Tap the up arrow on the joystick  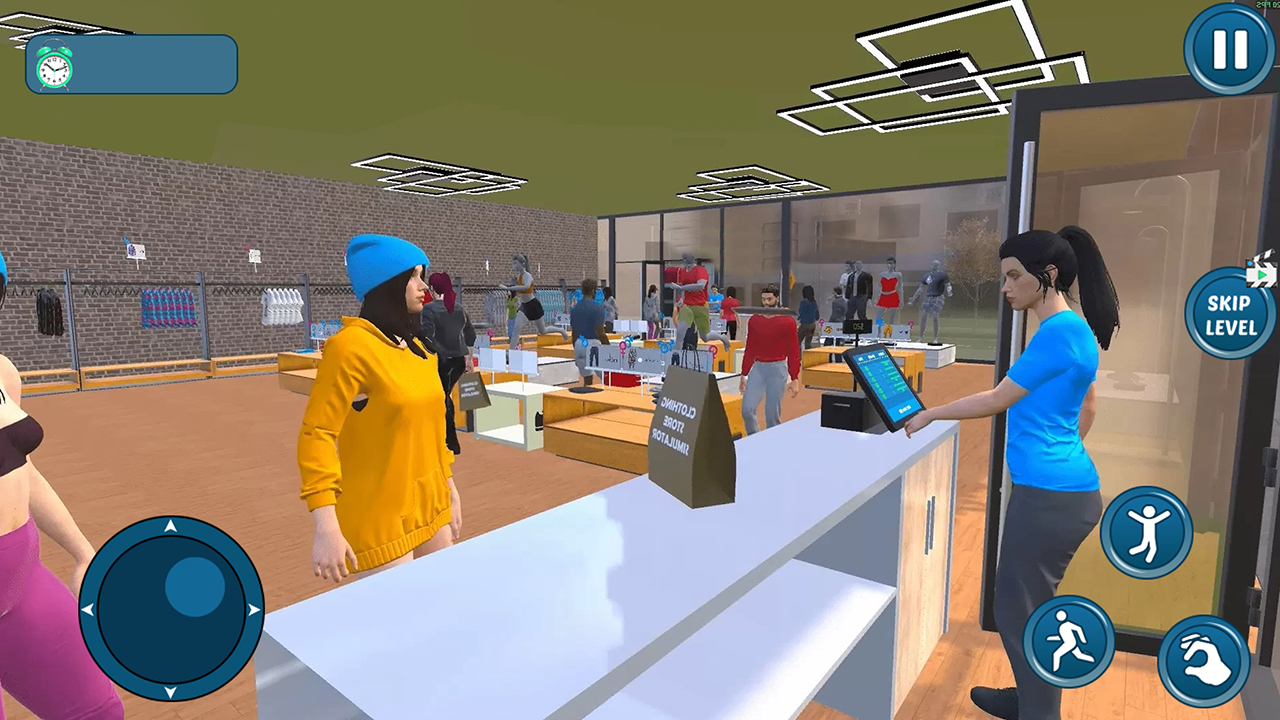pyautogui.click(x=170, y=527)
